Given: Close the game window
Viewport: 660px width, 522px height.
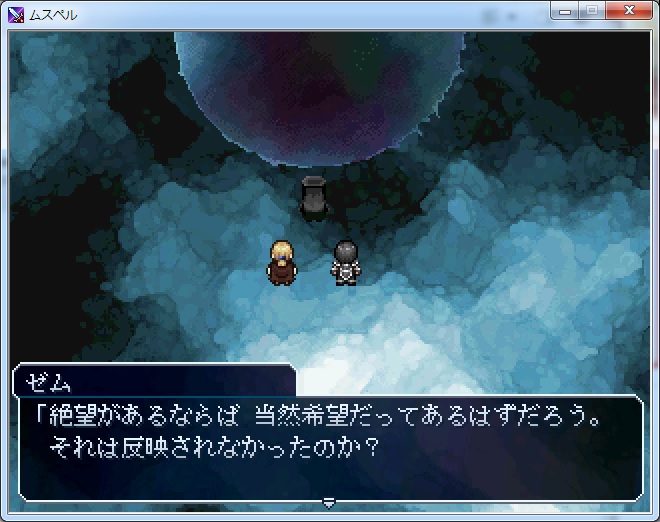Looking at the screenshot, I should (627, 12).
